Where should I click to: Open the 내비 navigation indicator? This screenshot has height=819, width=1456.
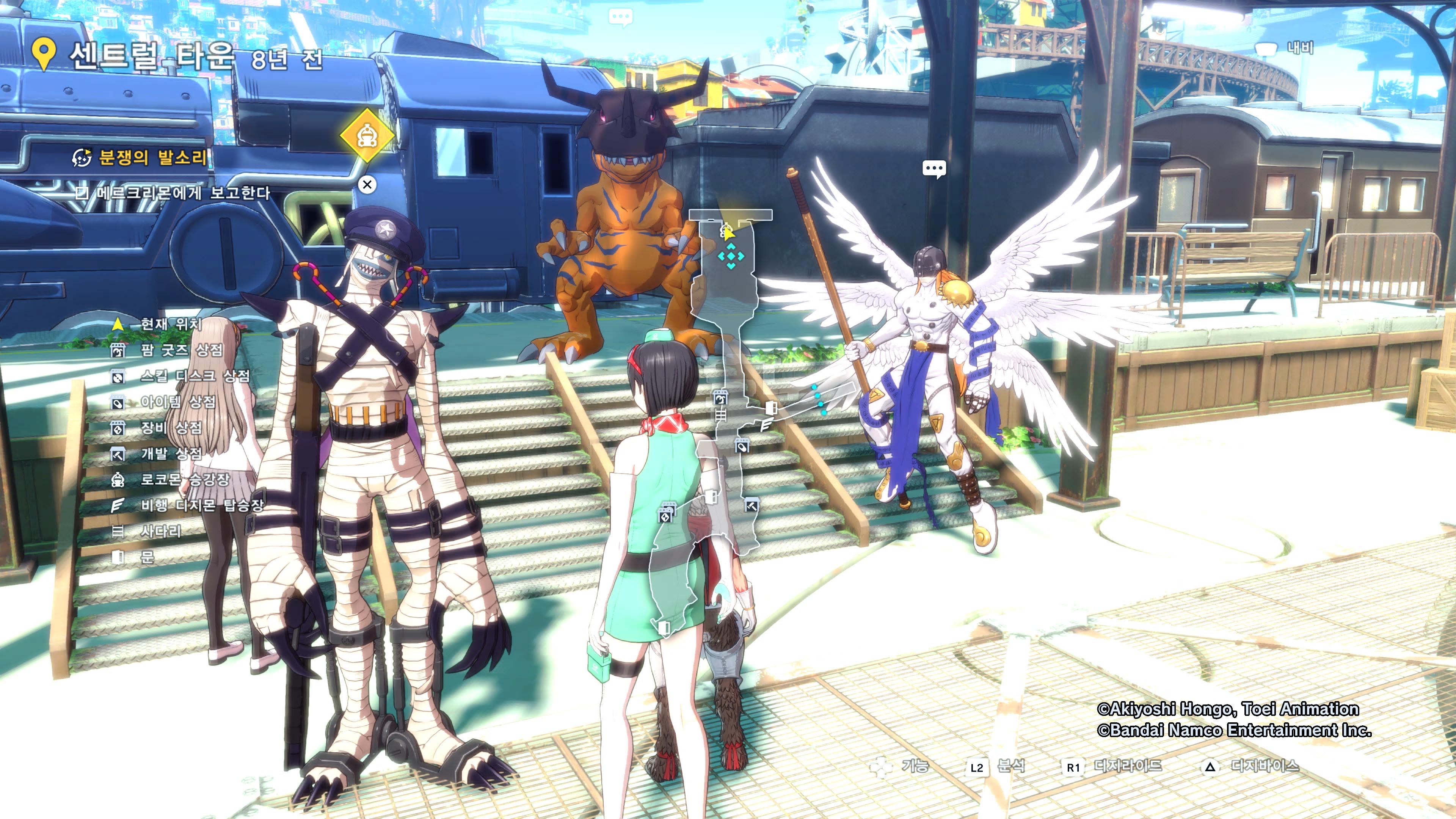(x=1289, y=48)
